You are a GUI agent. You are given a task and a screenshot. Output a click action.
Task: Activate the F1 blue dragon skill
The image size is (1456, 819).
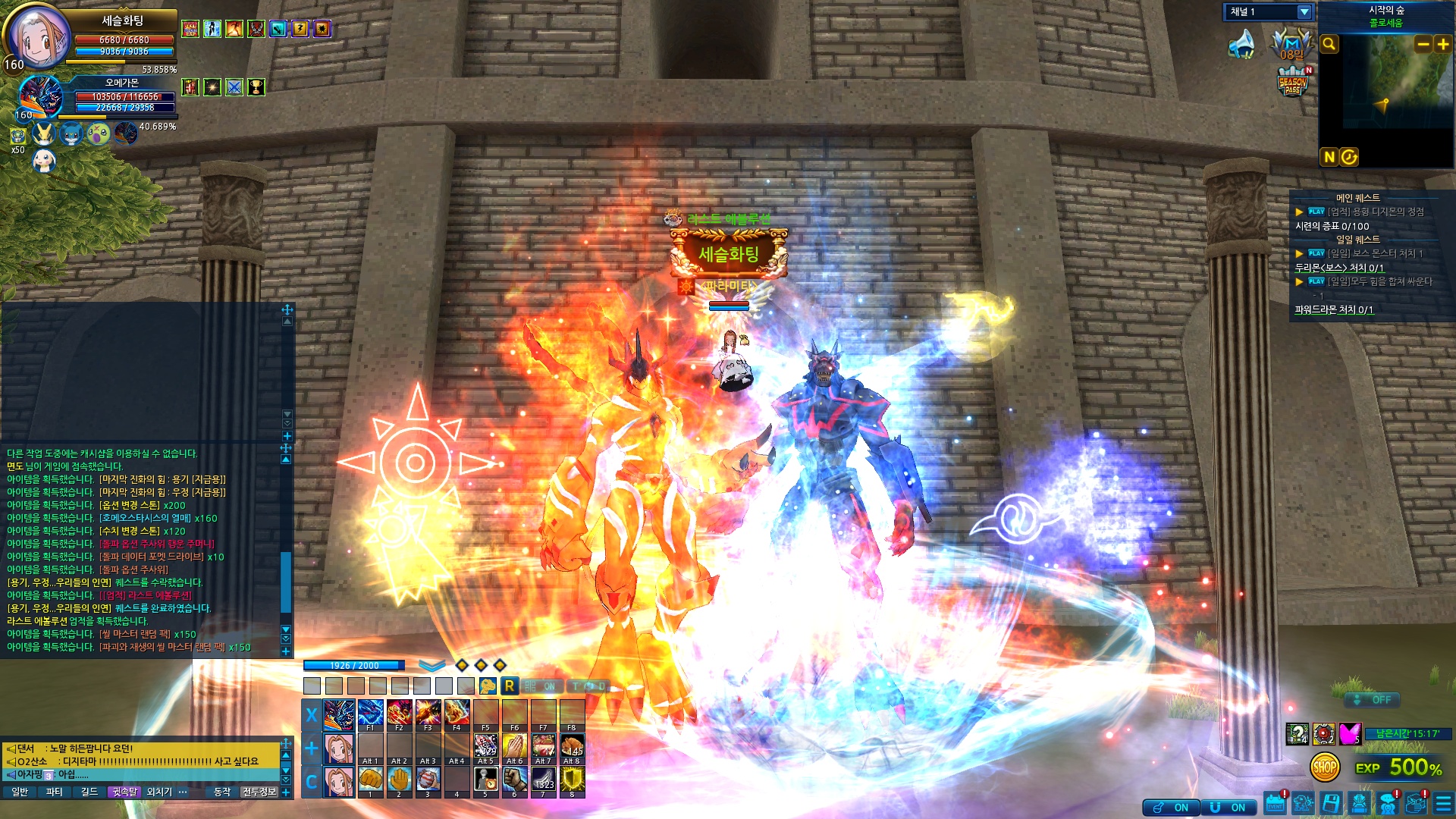370,713
